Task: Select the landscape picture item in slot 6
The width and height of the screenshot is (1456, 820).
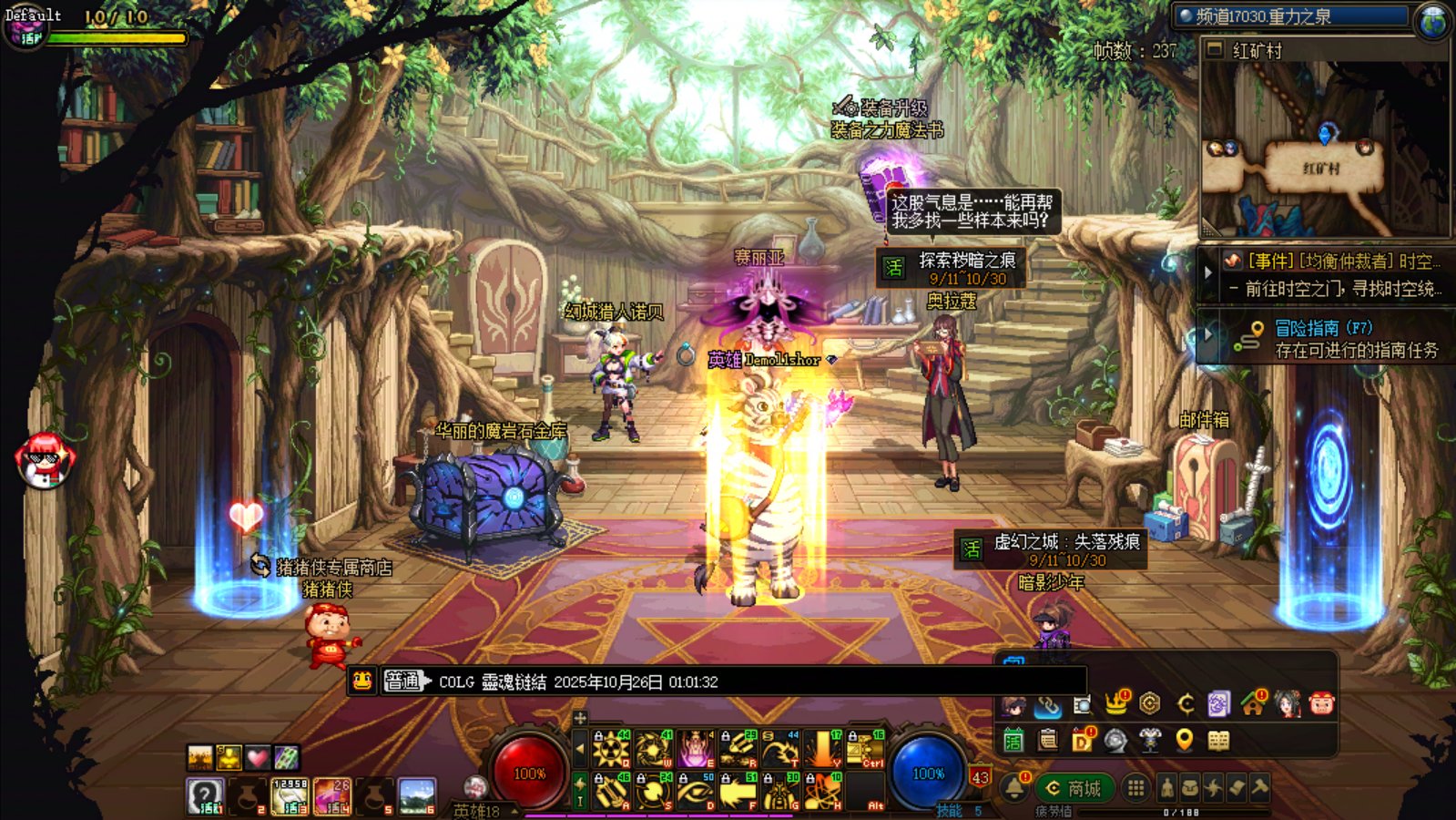Action: pyautogui.click(x=417, y=794)
